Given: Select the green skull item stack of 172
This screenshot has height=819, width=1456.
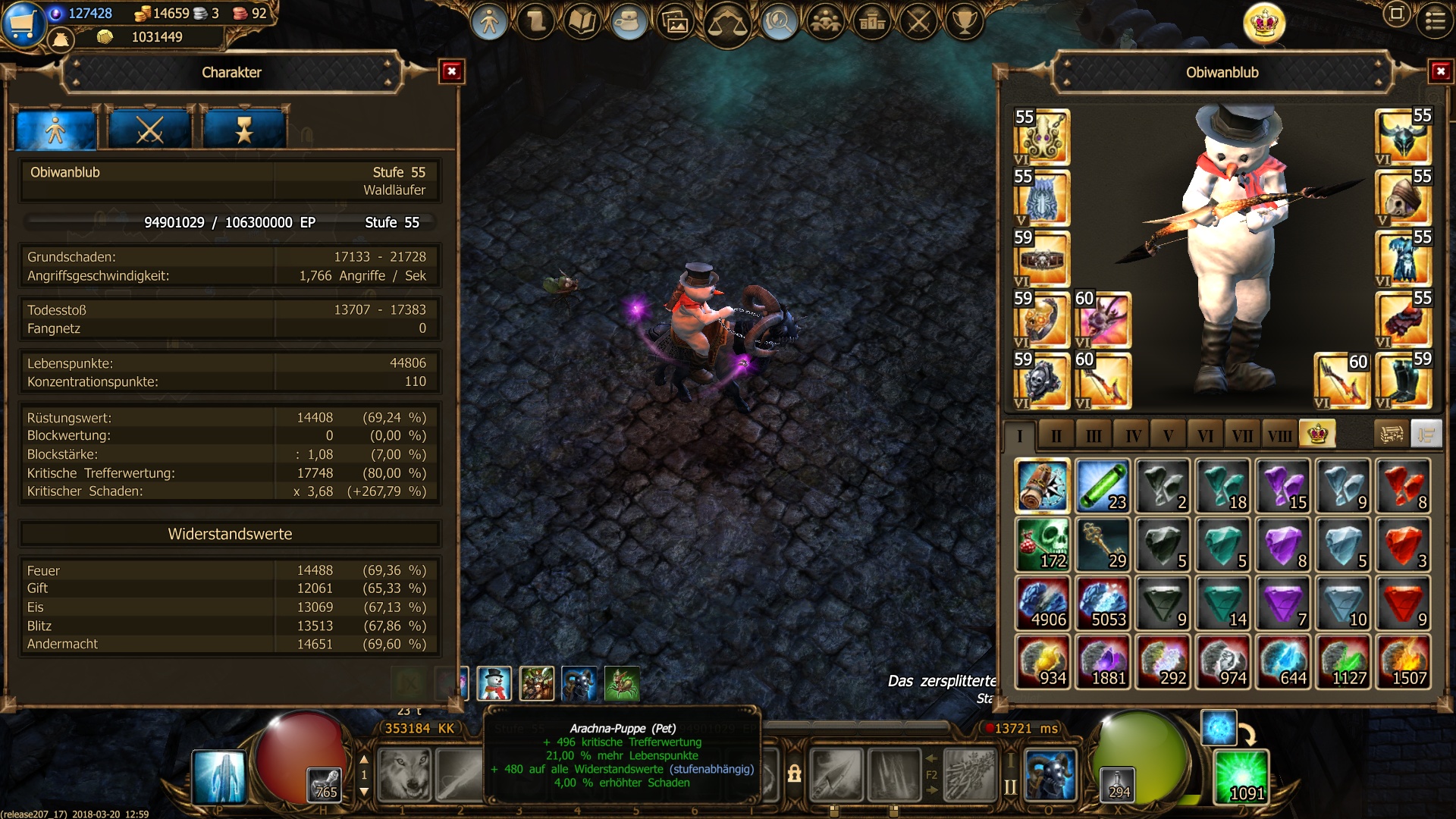Looking at the screenshot, I should coord(1043,544).
